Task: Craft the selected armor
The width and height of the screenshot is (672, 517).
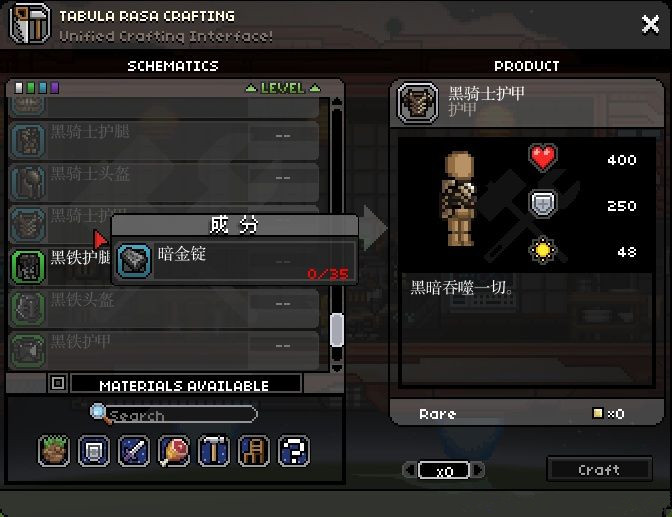Action: [599, 469]
